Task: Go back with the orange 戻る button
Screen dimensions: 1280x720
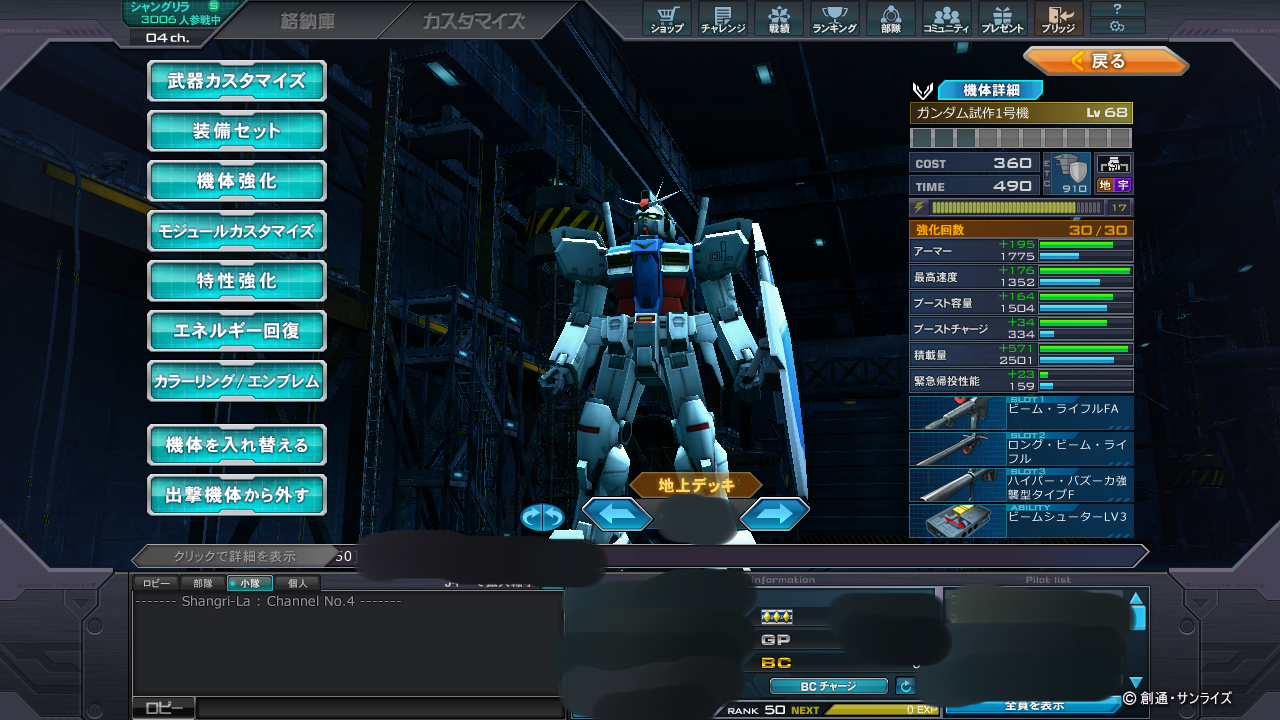Action: (x=1105, y=61)
